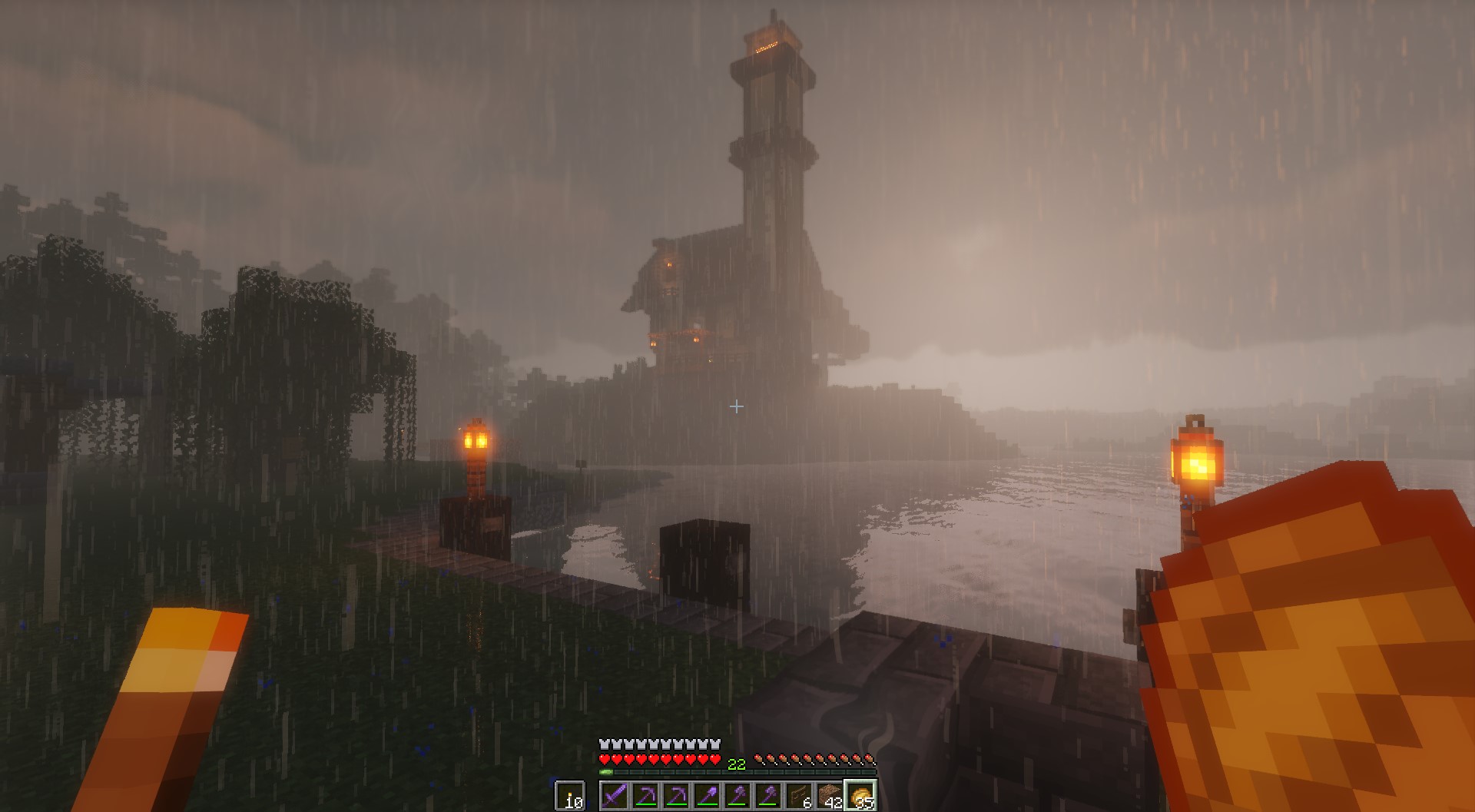Image resolution: width=1475 pixels, height=812 pixels.
Task: Click the offhand torch slot
Action: coord(570,796)
